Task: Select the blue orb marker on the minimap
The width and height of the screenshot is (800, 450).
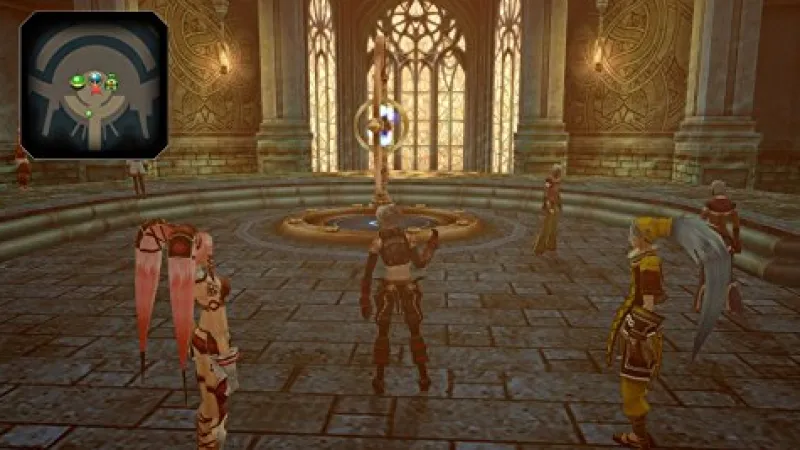Action: (95, 77)
